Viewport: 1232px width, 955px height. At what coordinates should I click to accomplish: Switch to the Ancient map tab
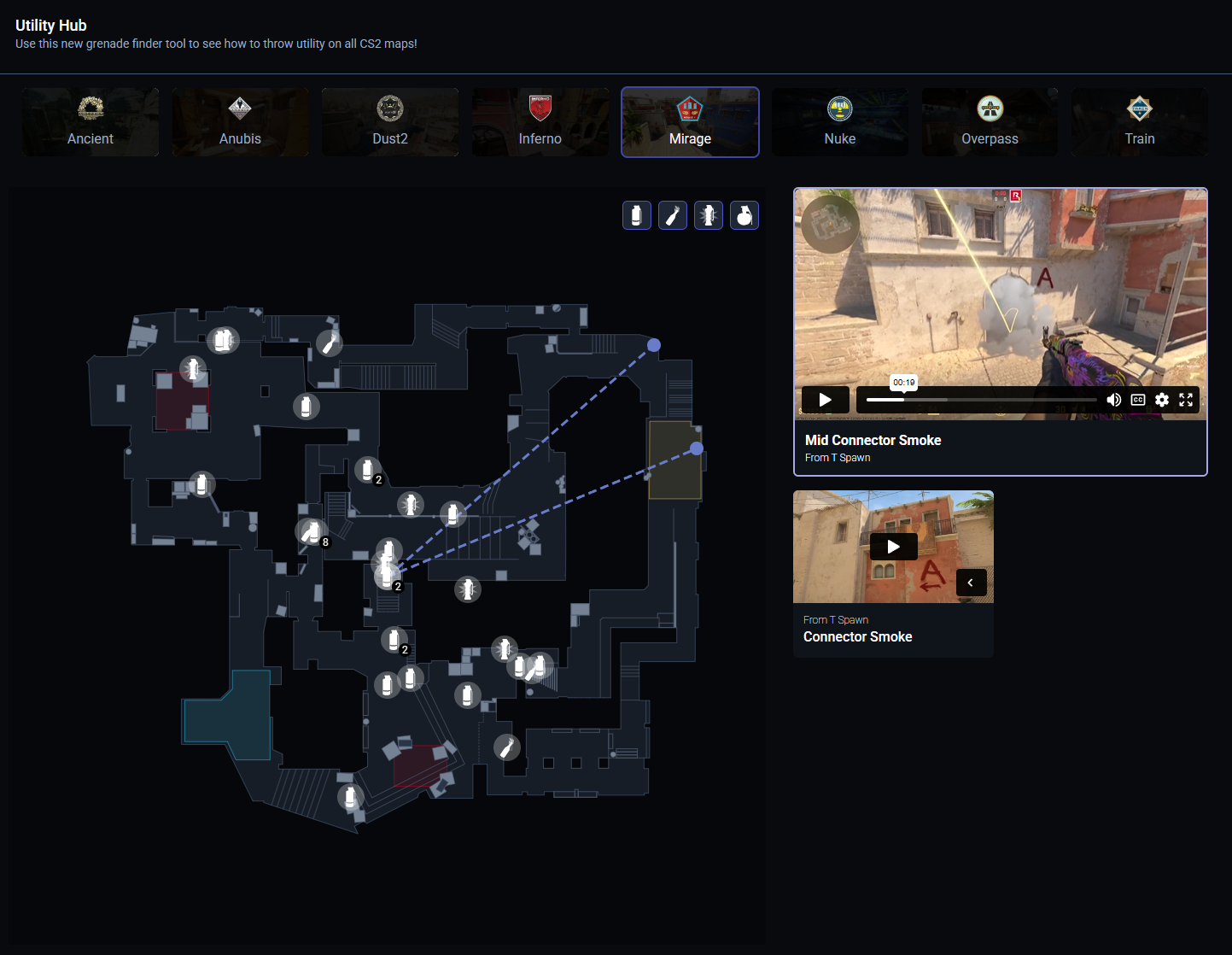coord(91,122)
